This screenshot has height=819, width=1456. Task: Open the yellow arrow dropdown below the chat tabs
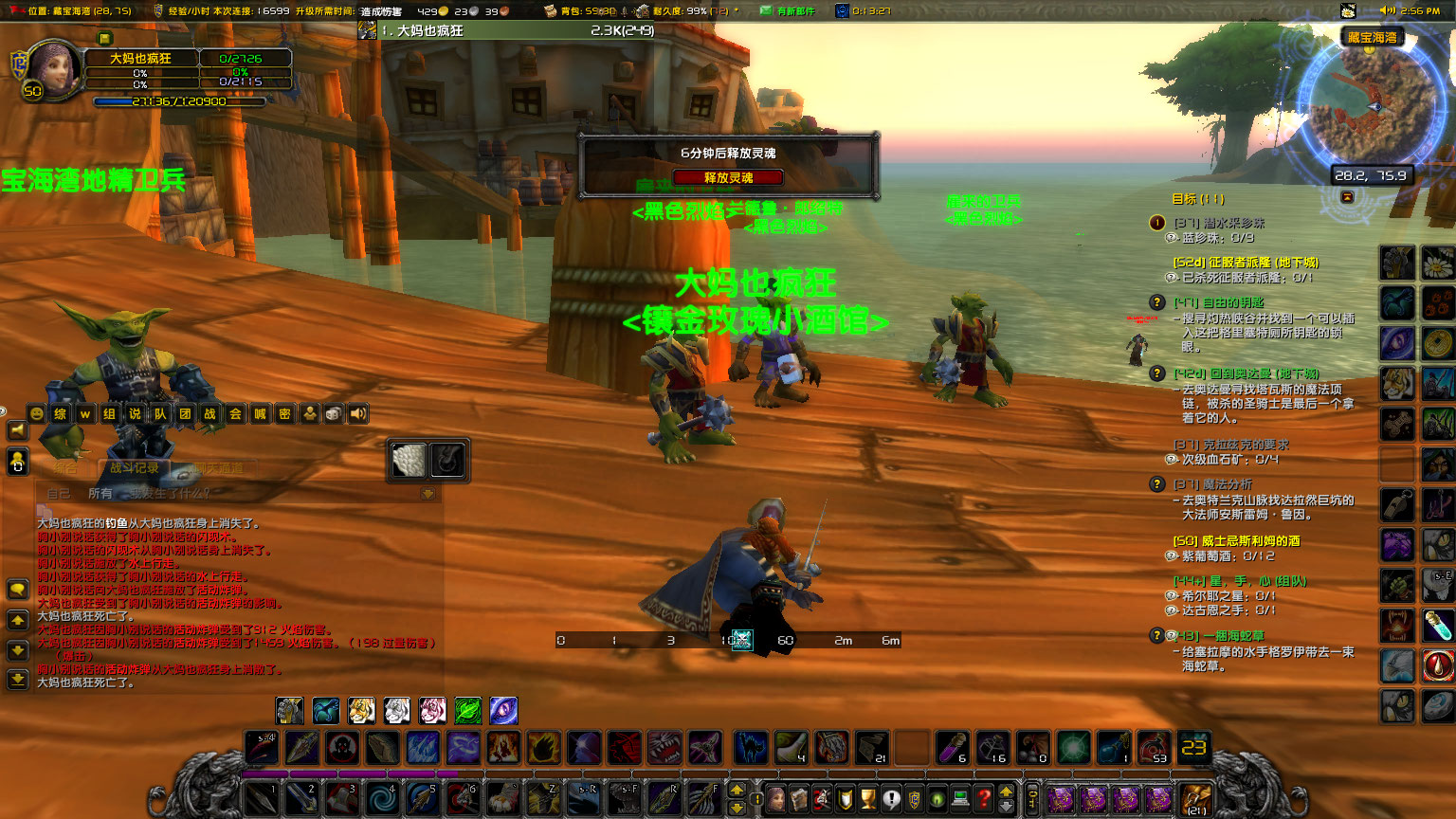click(x=428, y=494)
